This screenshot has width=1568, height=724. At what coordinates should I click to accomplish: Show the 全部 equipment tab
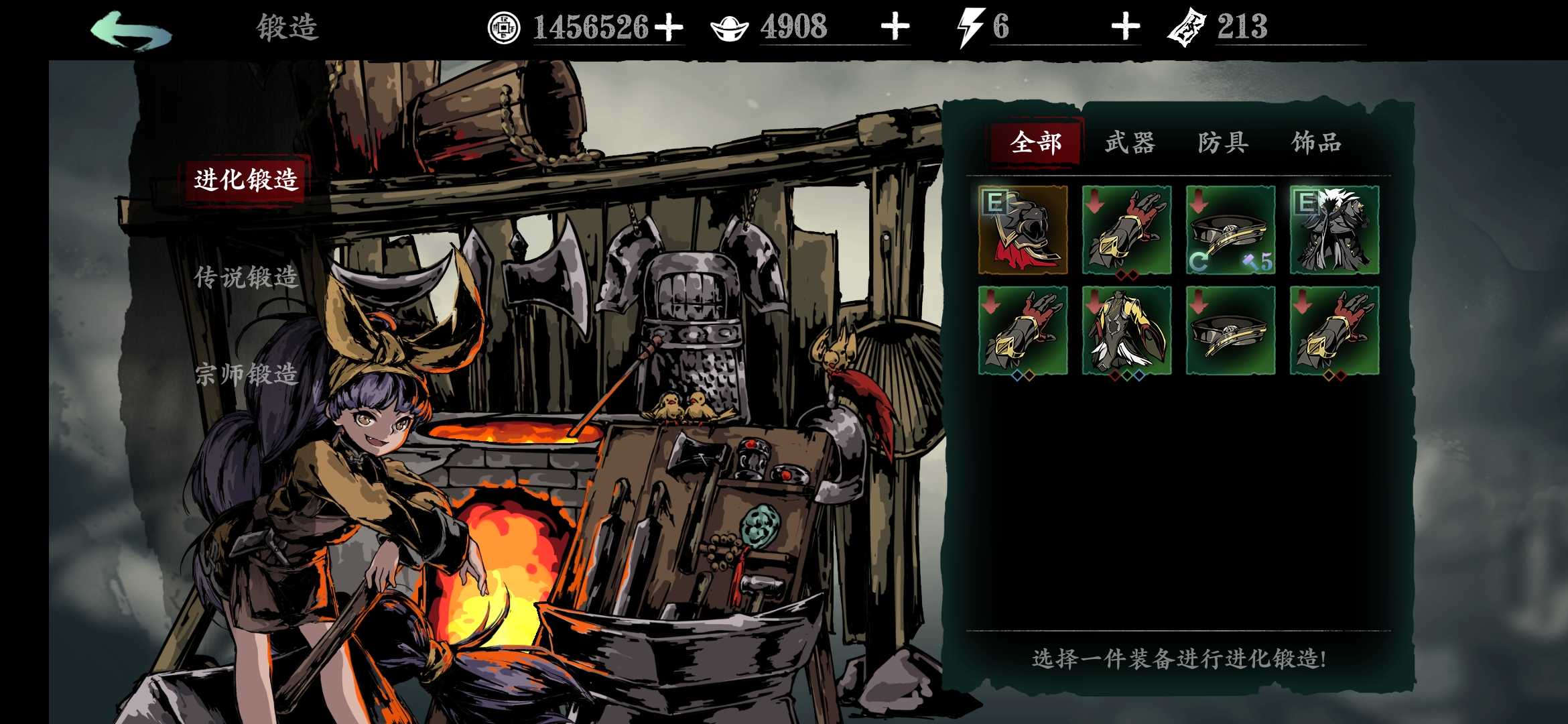point(1035,143)
